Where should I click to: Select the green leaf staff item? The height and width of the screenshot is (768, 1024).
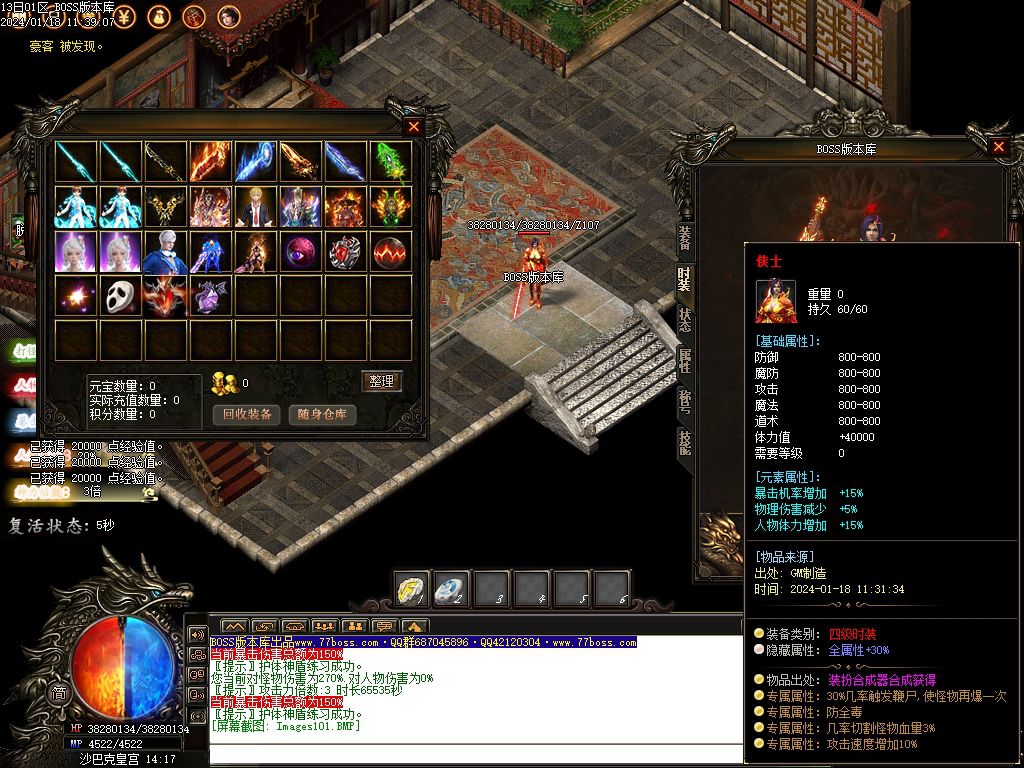click(391, 161)
